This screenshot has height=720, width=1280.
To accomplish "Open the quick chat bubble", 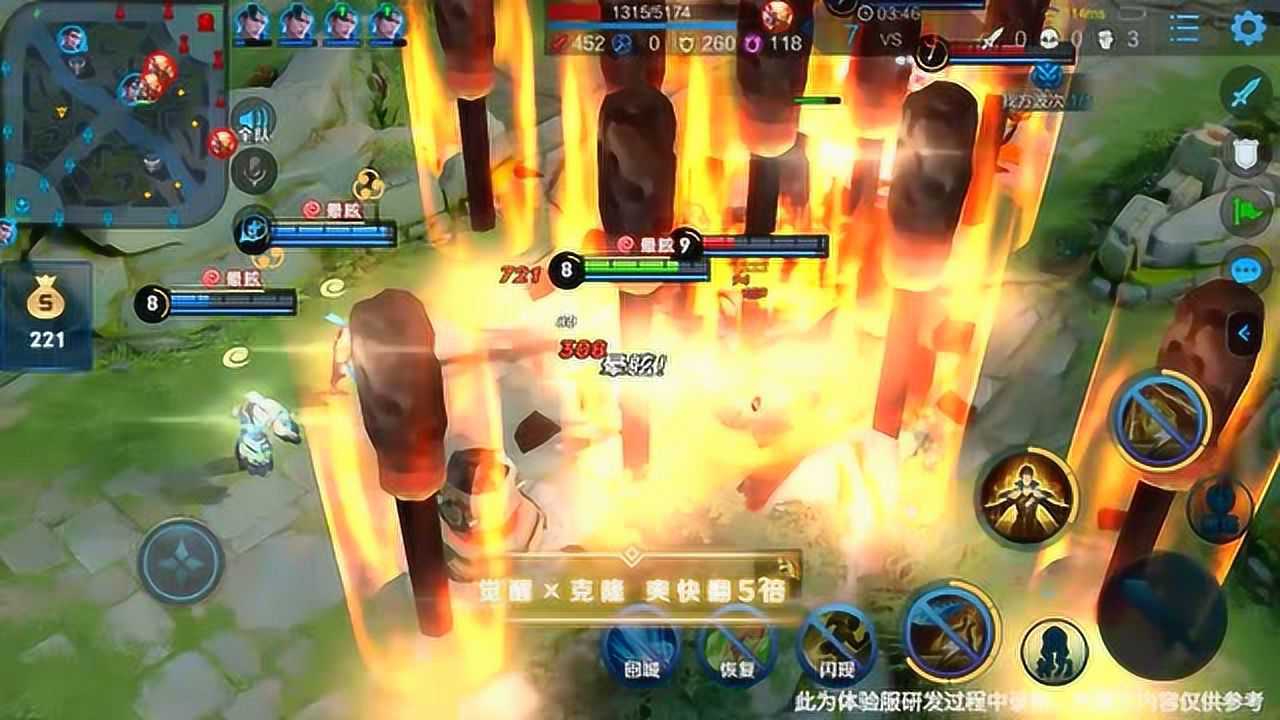I will coord(1245,271).
